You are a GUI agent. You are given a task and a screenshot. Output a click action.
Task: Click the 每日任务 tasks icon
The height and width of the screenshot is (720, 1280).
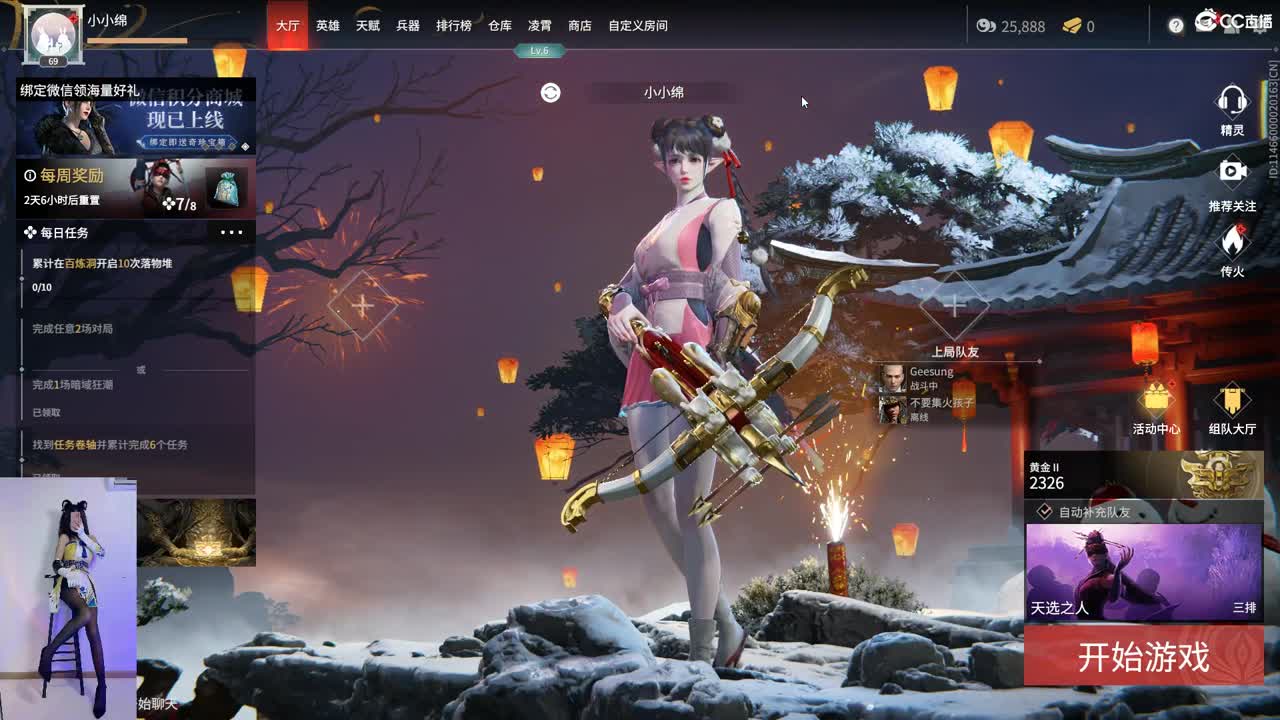pos(29,232)
